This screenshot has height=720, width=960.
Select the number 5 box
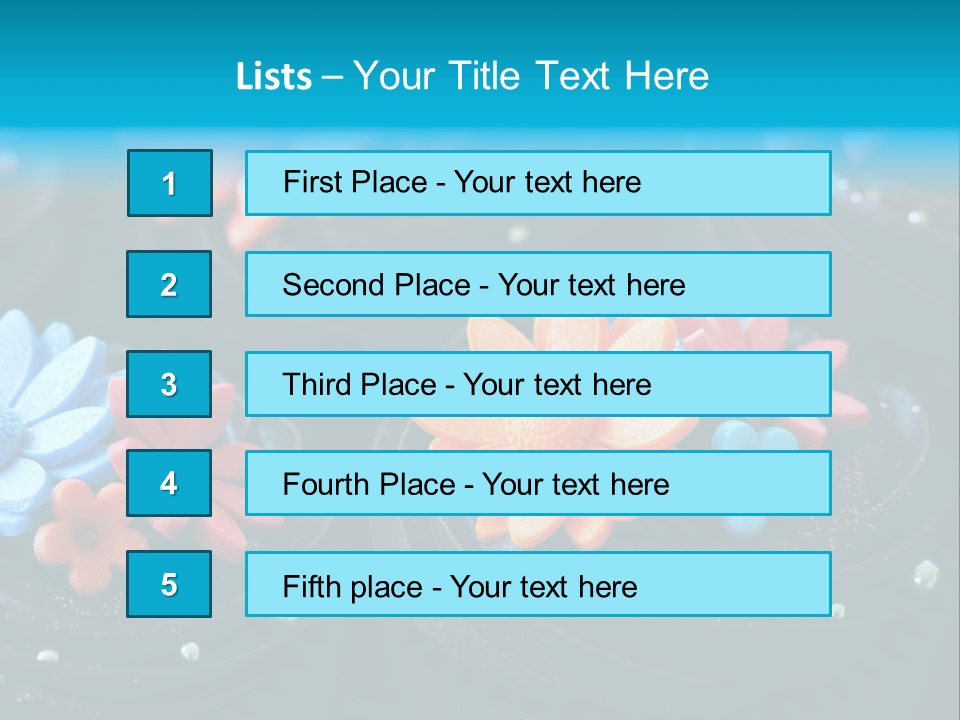169,584
